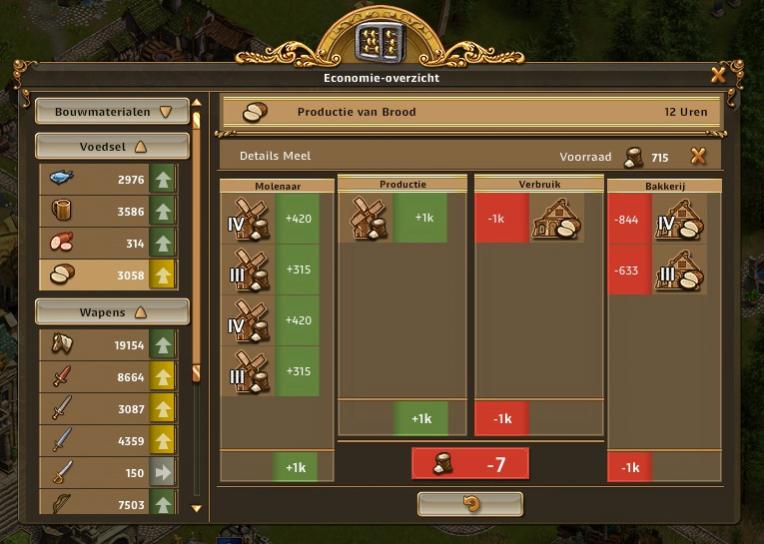
Task: Click the level III Bakkerij showing -633
Action: click(x=678, y=270)
